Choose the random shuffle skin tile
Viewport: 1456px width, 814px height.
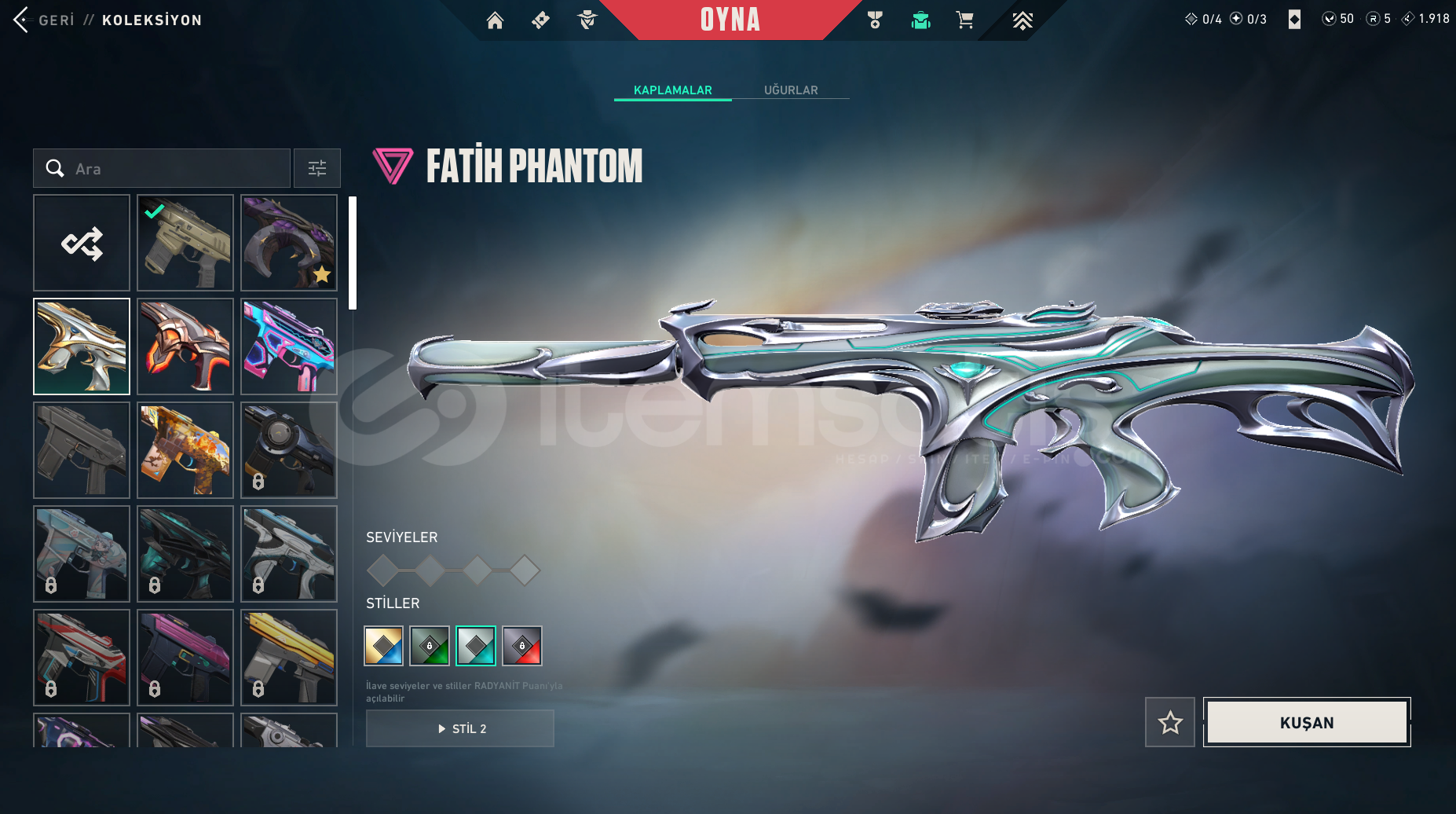tap(82, 243)
